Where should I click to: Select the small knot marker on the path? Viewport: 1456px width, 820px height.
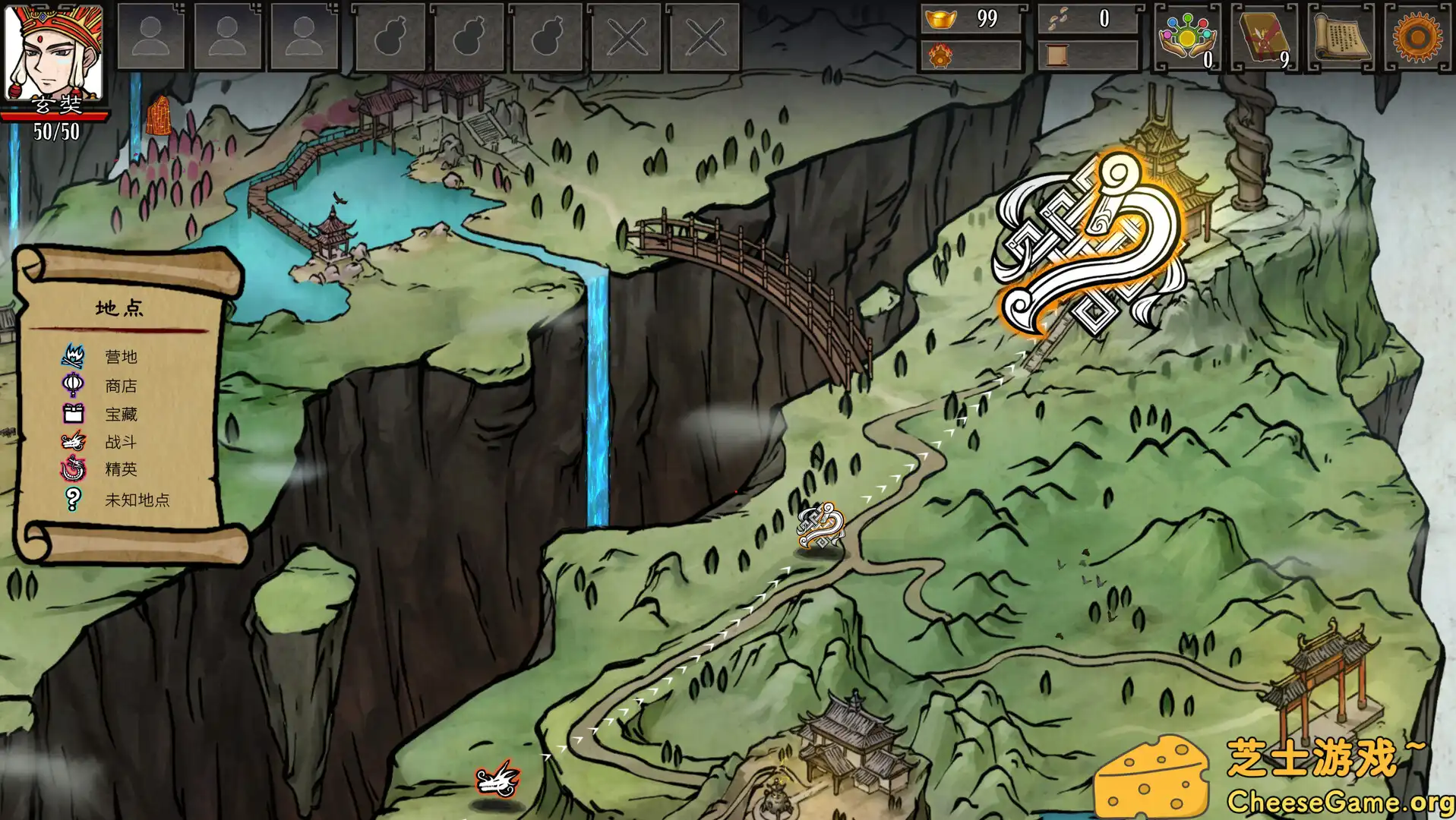pos(820,525)
